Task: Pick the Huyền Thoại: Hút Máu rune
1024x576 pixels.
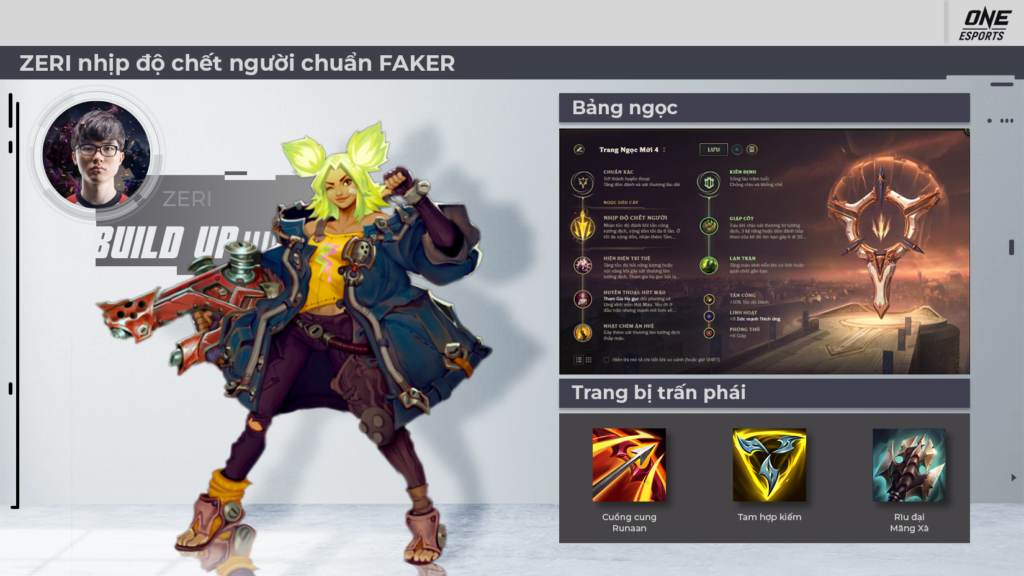Action: coord(582,298)
